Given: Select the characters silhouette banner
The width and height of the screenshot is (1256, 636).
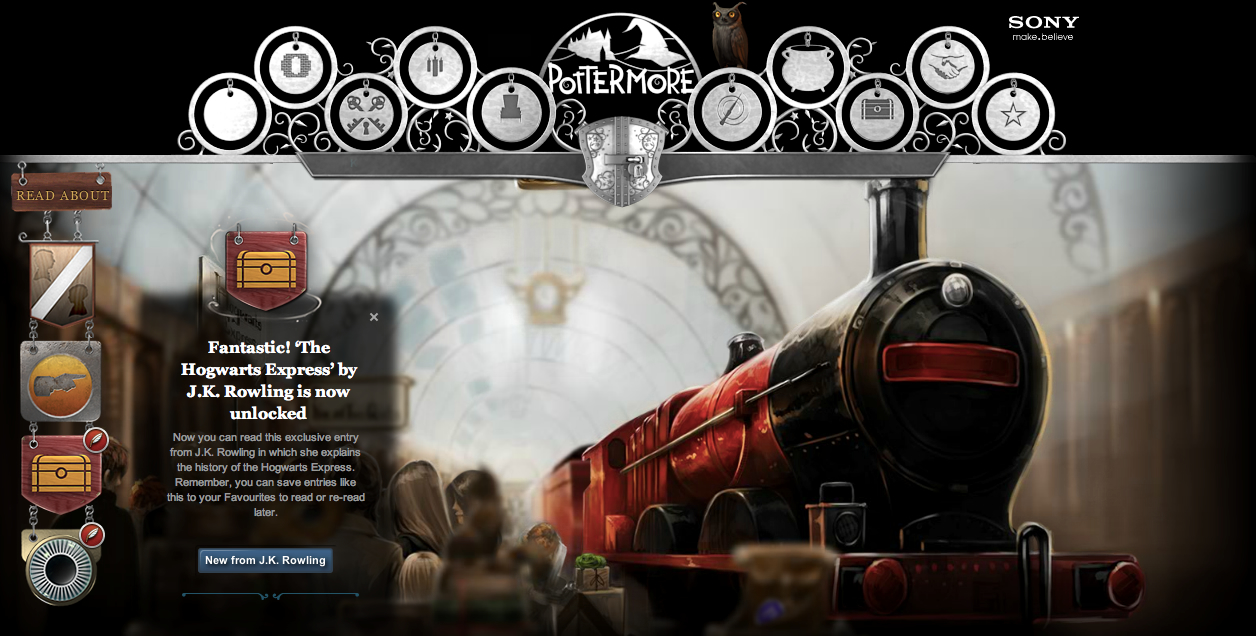Looking at the screenshot, I should (61, 282).
